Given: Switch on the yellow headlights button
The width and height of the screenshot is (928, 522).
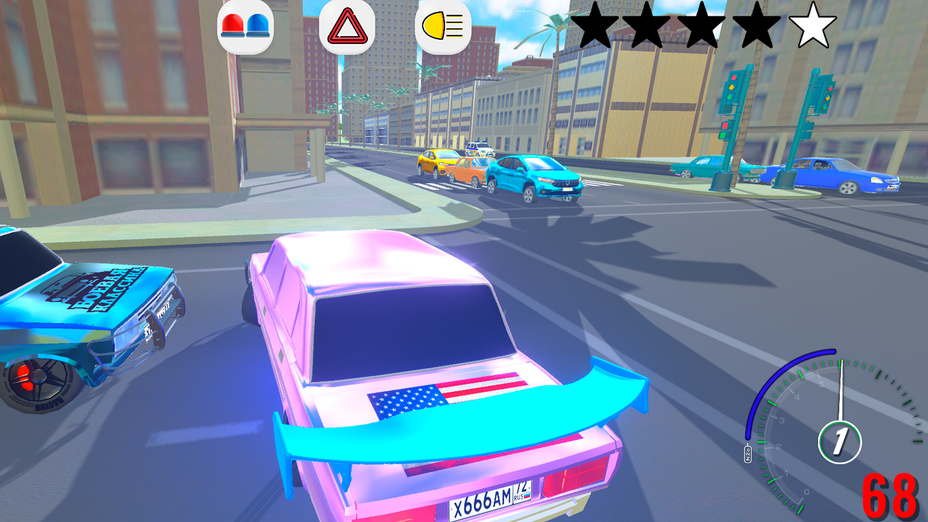Looking at the screenshot, I should pos(443,26).
